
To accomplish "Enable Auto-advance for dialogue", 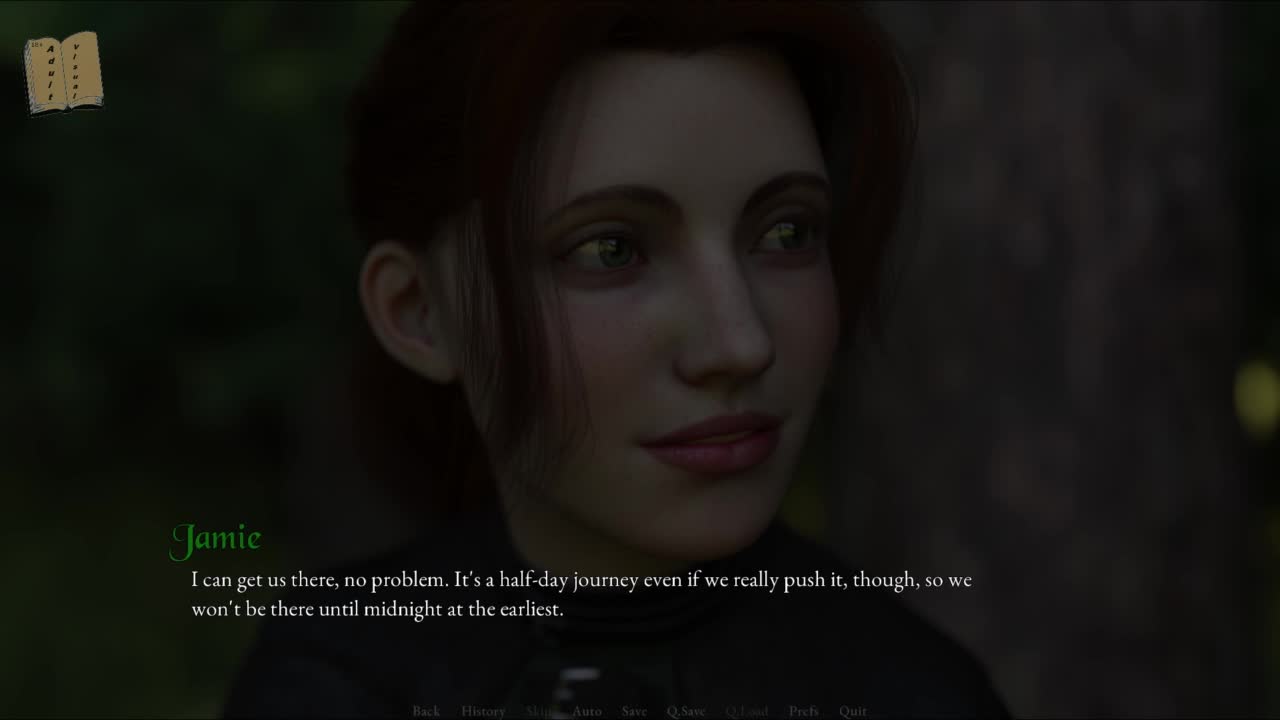I will coord(587,711).
